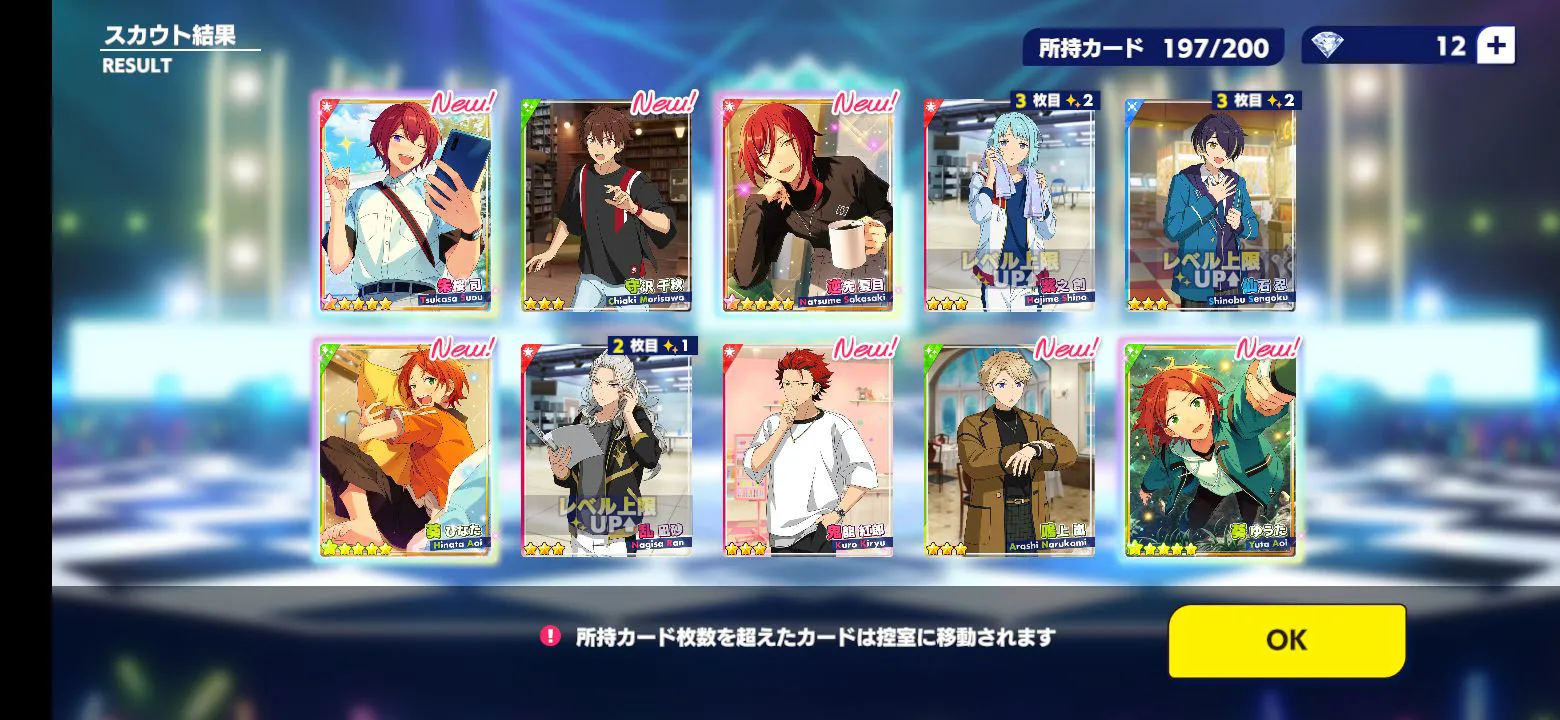Choose the Hajime Shino card

coord(1010,205)
